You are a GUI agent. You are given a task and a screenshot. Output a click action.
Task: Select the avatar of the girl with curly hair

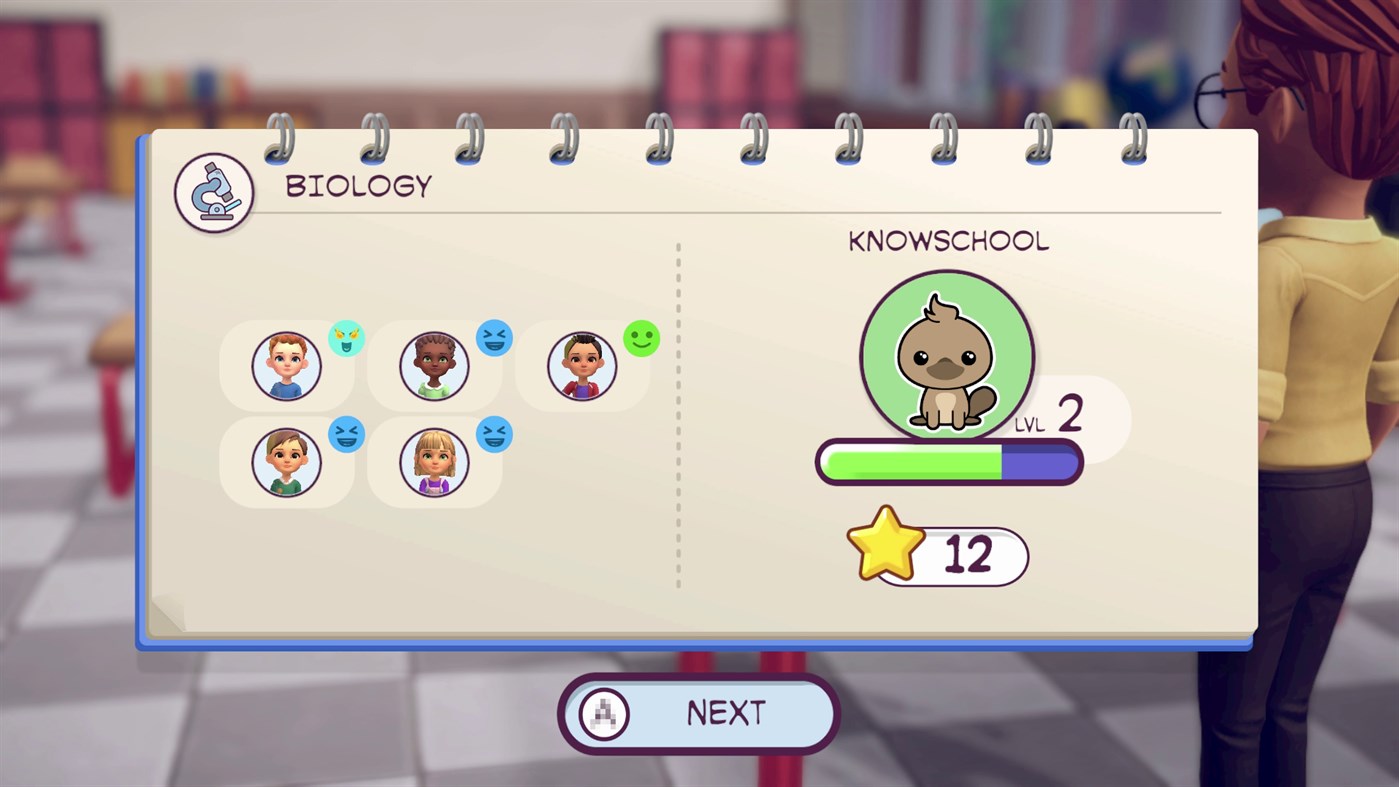point(434,366)
